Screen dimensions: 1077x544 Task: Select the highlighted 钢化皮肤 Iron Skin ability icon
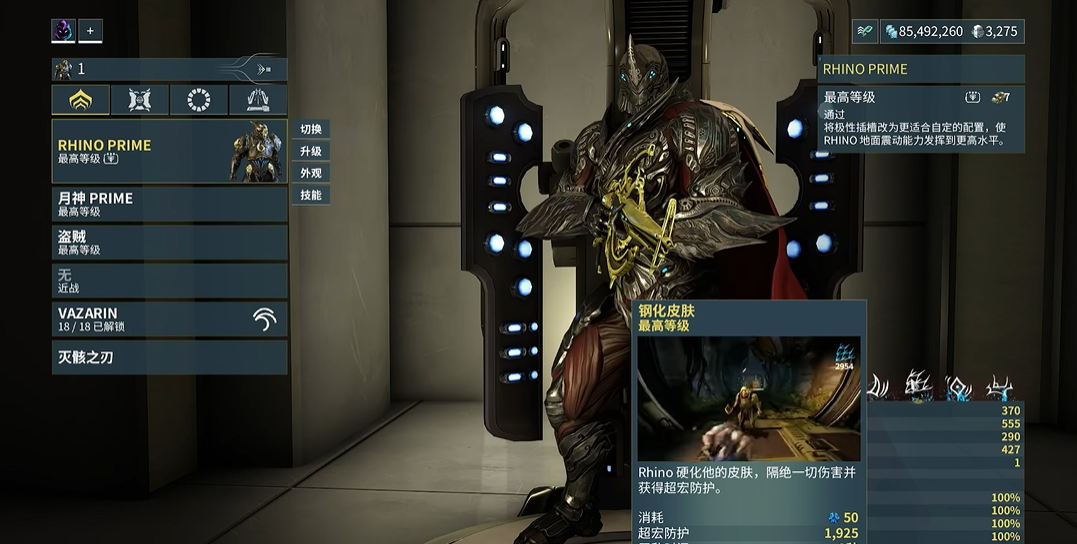pyautogui.click(x=917, y=386)
